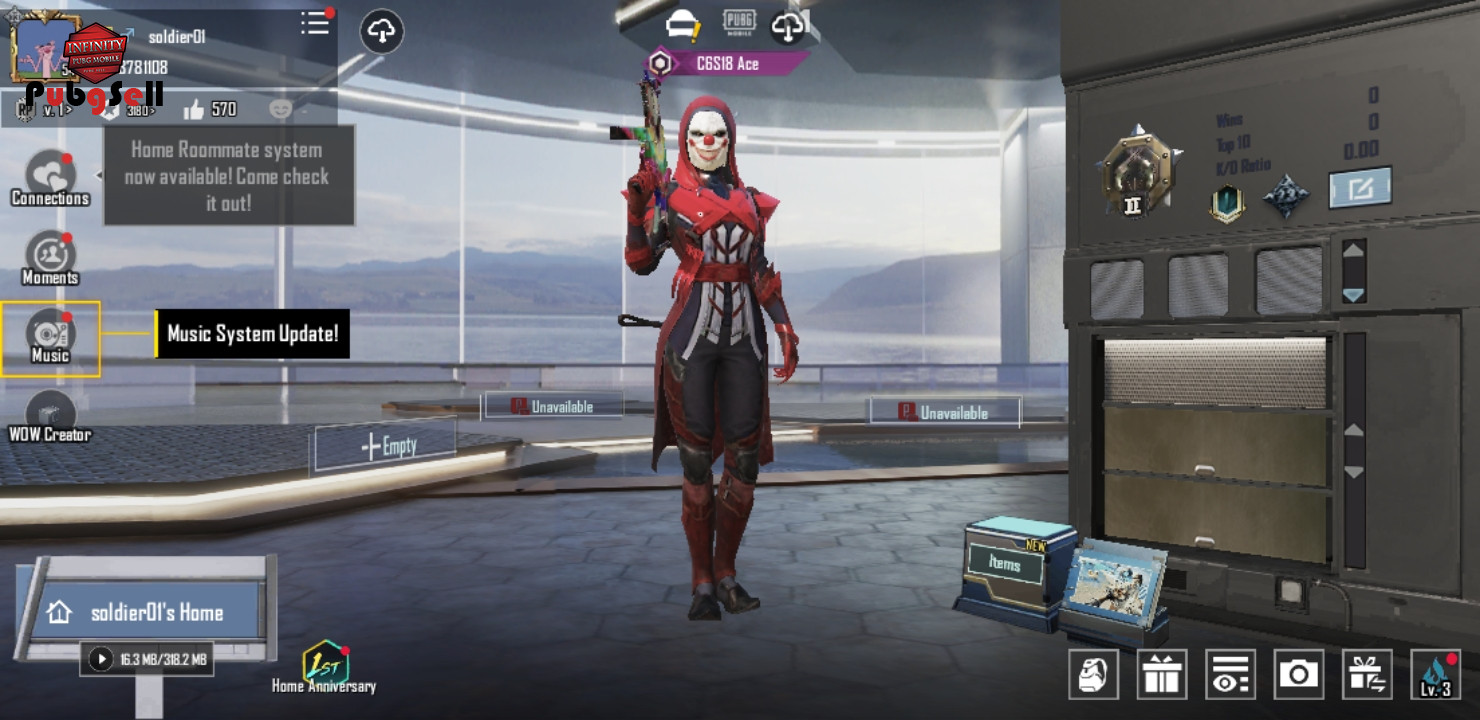
Task: Tap the Empty teammate slot
Action: click(x=387, y=446)
